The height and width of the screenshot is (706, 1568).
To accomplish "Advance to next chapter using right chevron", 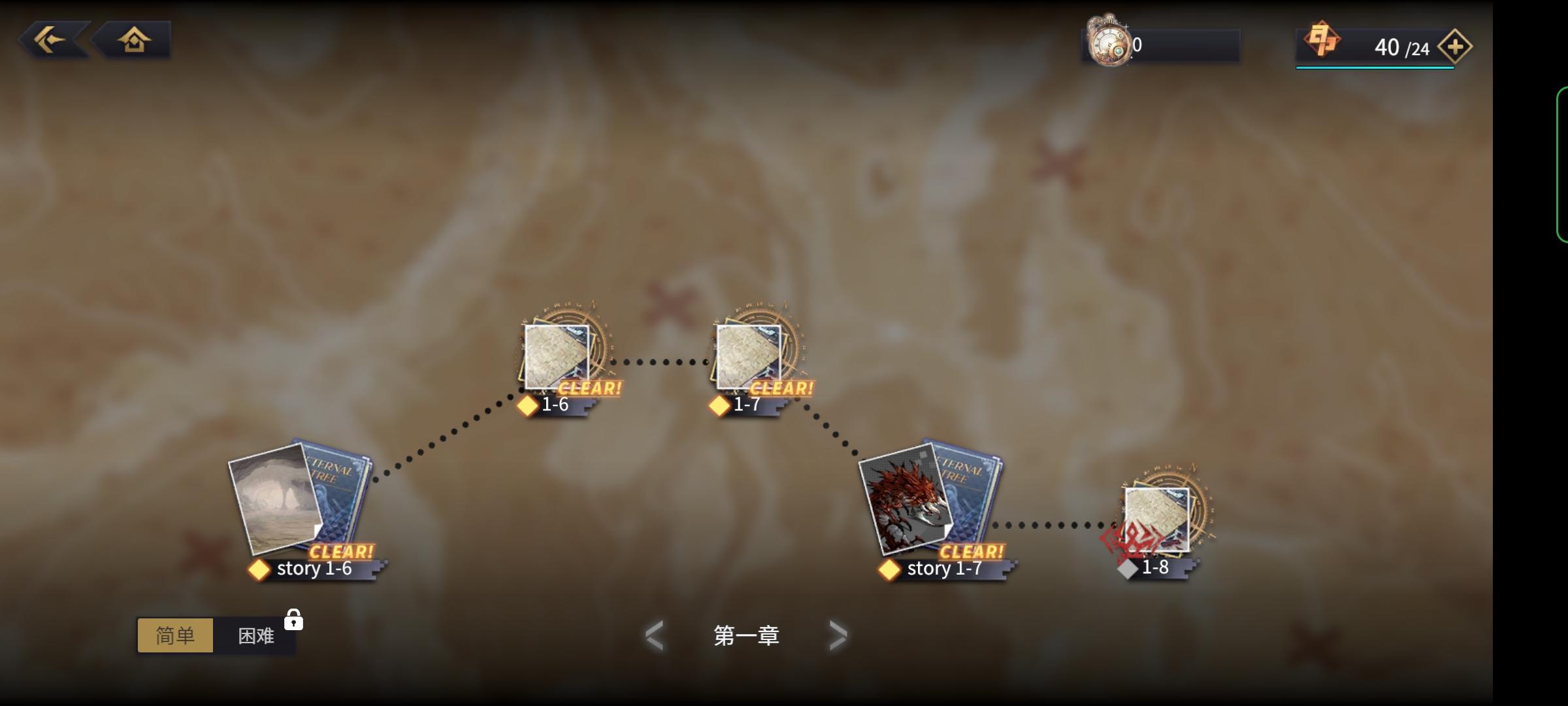I will [x=838, y=635].
